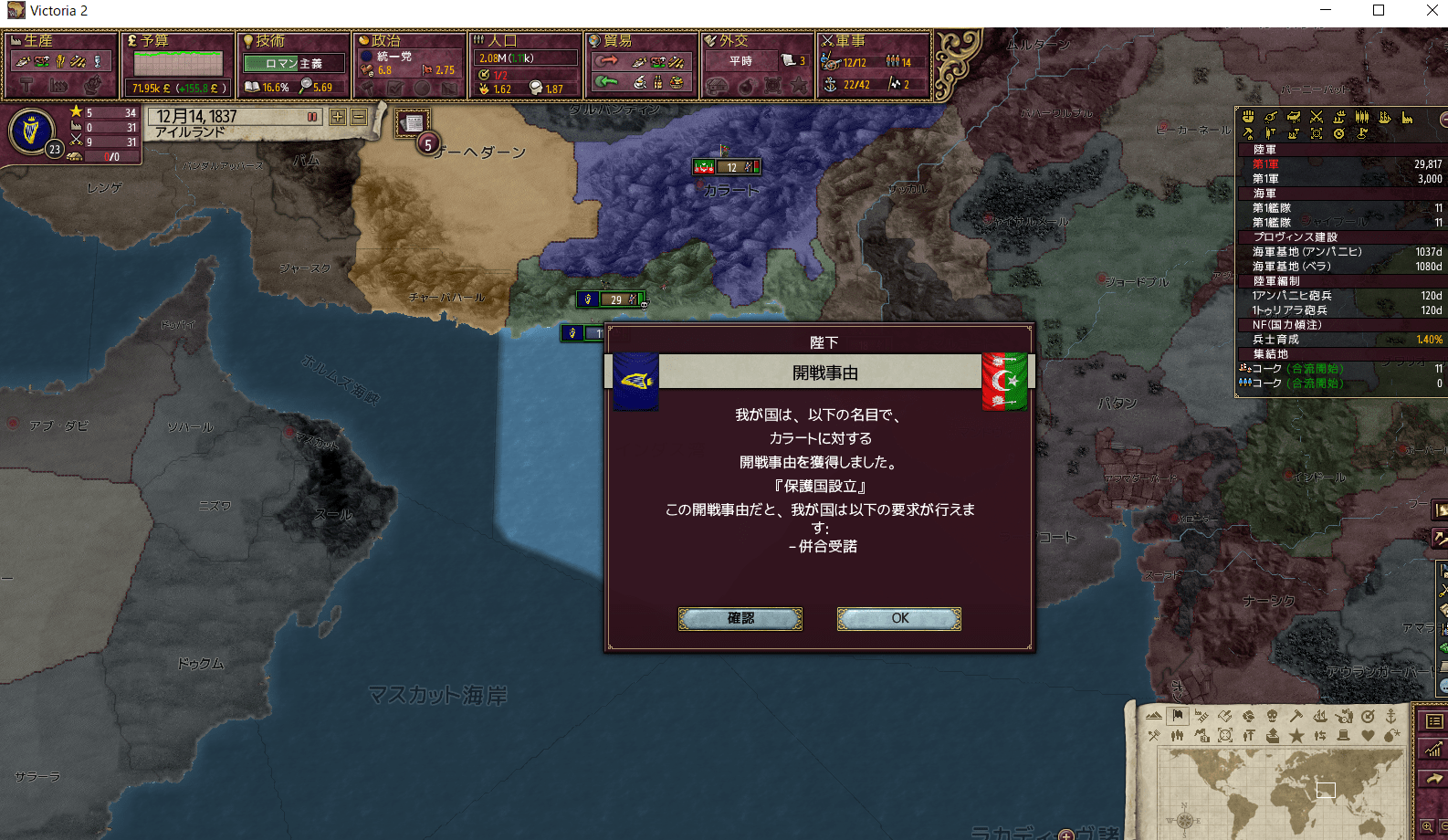Select the infrastructure railroad map mode
Image resolution: width=1448 pixels, height=840 pixels.
tap(1201, 716)
